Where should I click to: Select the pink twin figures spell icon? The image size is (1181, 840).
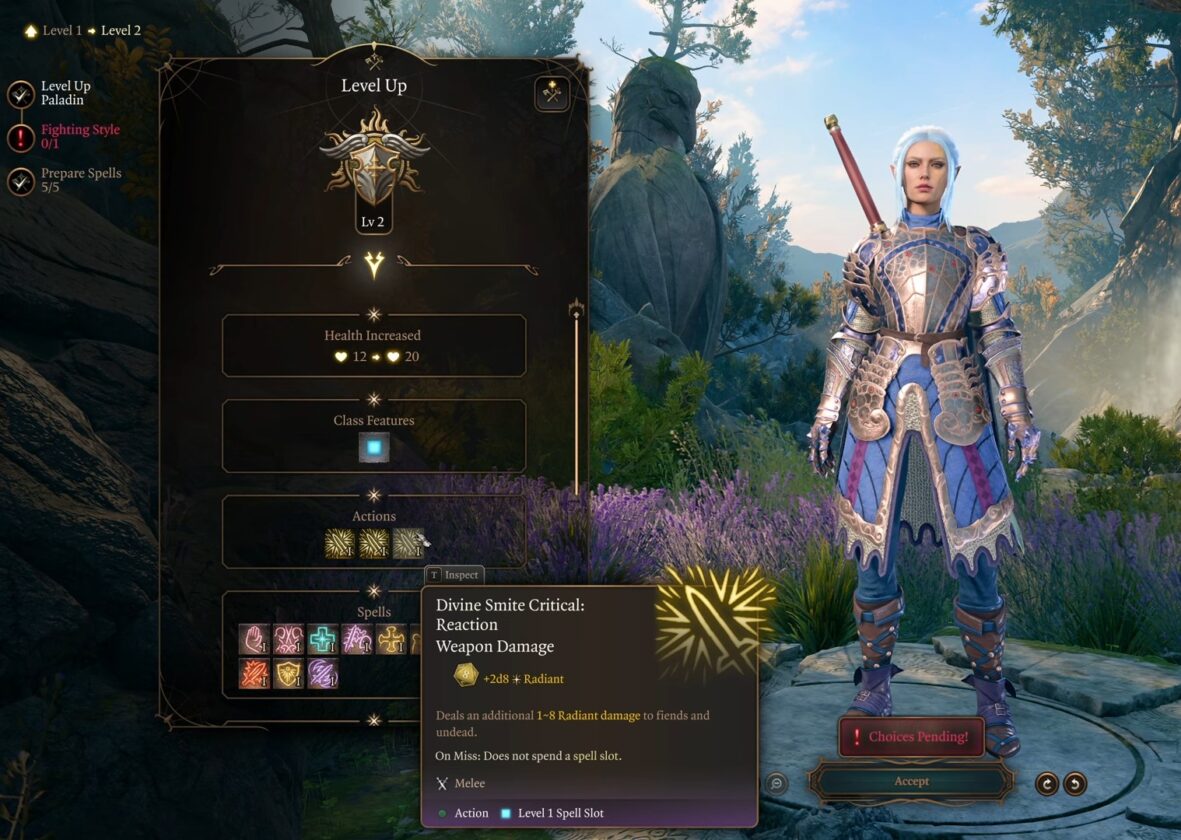click(288, 639)
